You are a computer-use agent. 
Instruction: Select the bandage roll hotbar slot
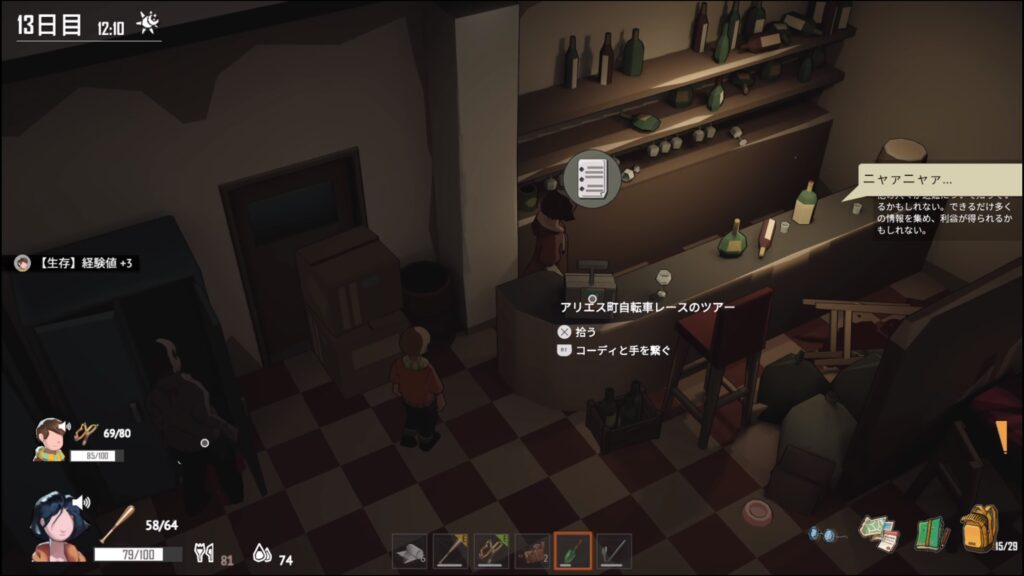(x=410, y=551)
